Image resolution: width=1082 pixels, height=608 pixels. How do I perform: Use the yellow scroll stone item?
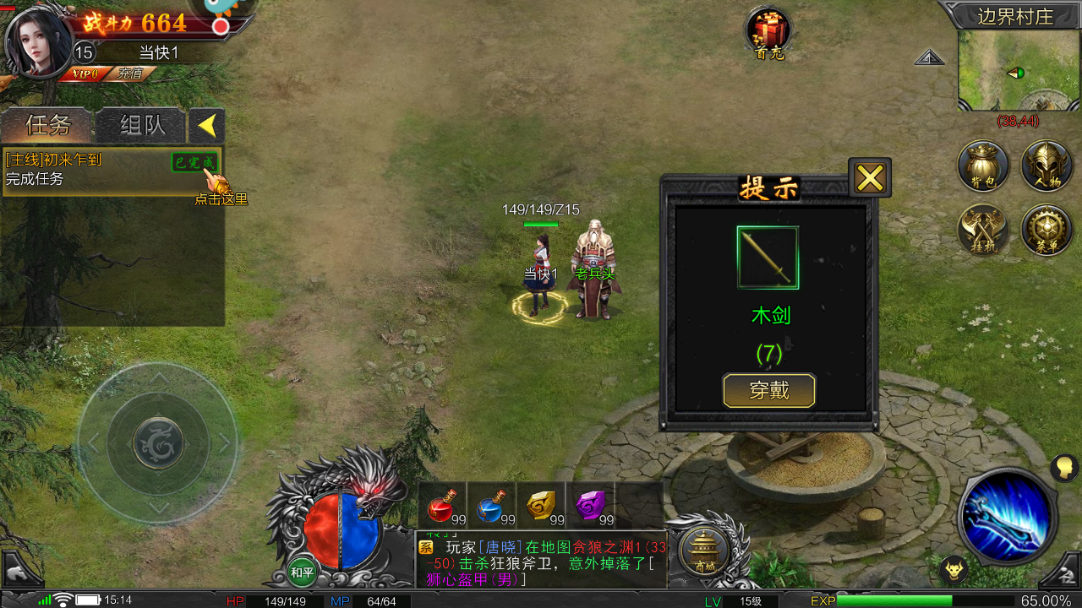point(541,507)
